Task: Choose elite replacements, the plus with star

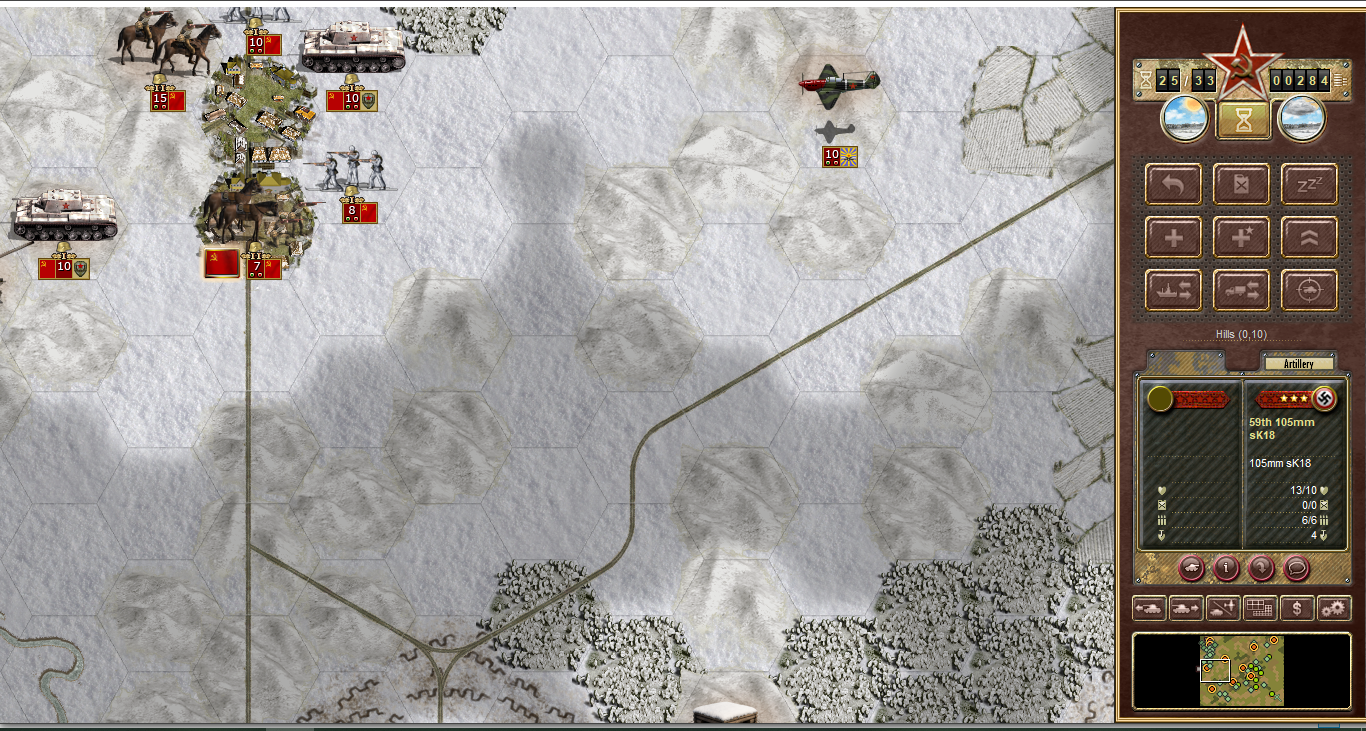Action: [x=1241, y=238]
